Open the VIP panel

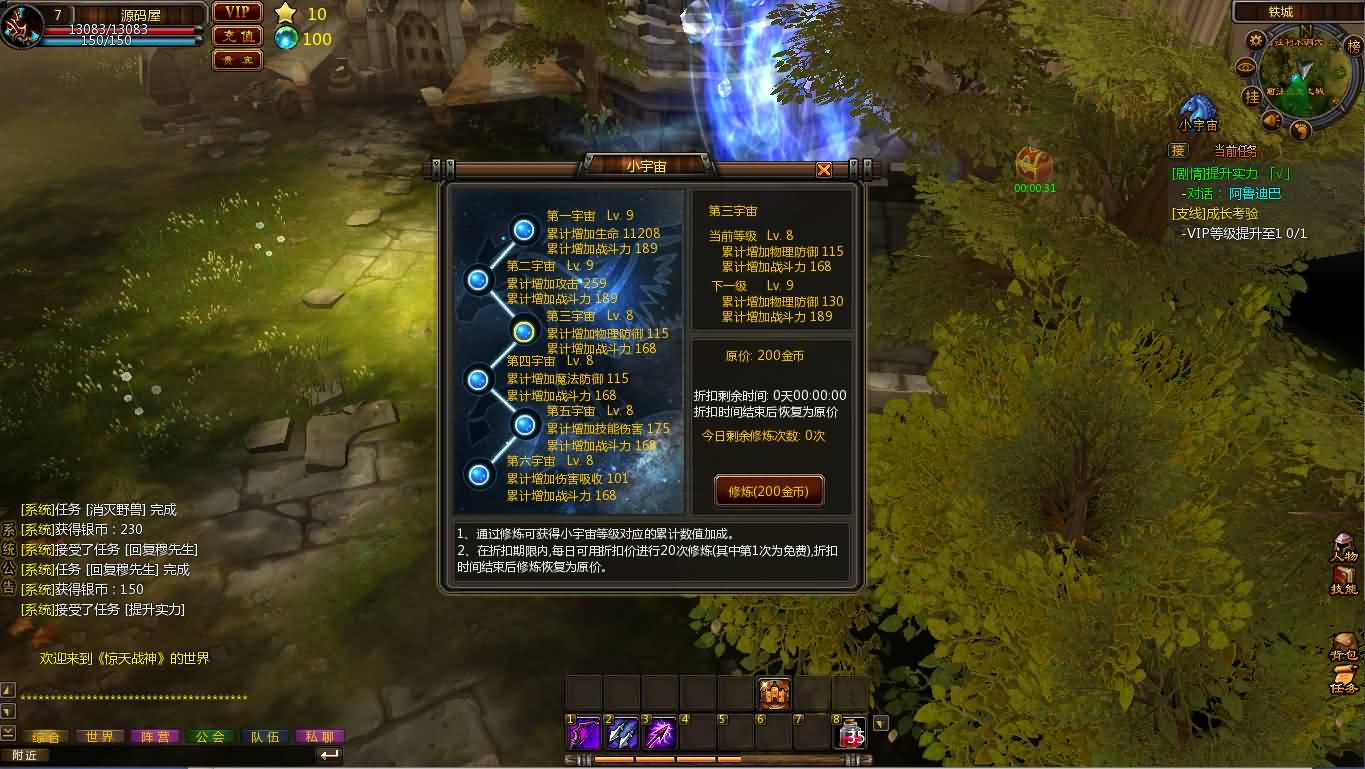coord(237,13)
